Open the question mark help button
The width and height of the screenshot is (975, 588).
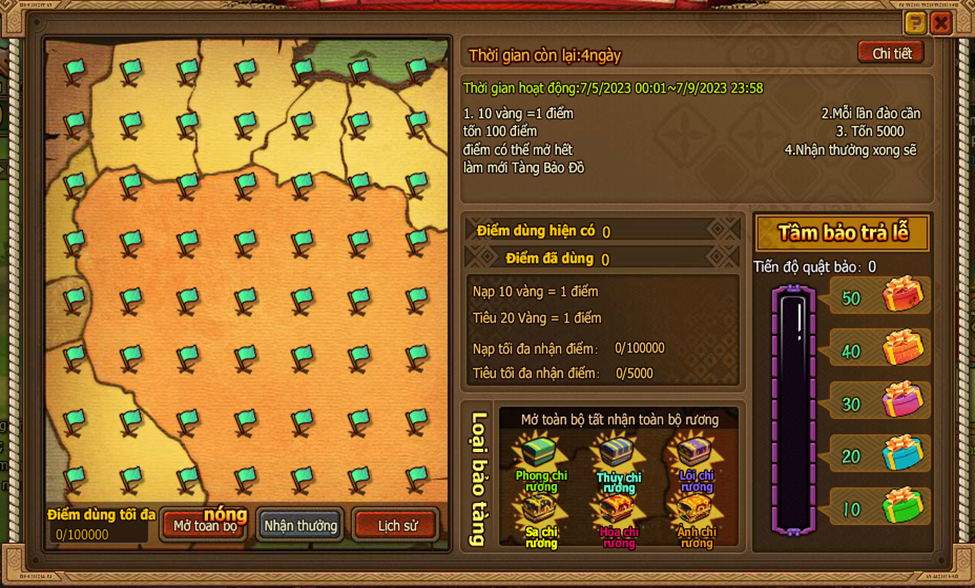[x=915, y=23]
